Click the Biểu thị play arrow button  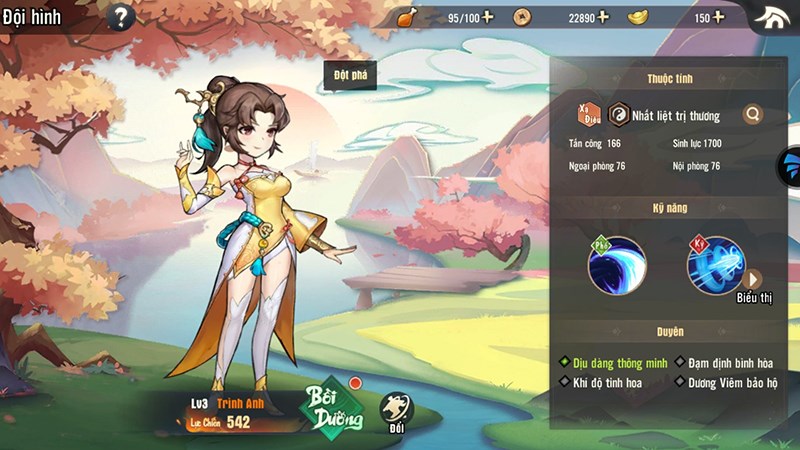coord(752,279)
